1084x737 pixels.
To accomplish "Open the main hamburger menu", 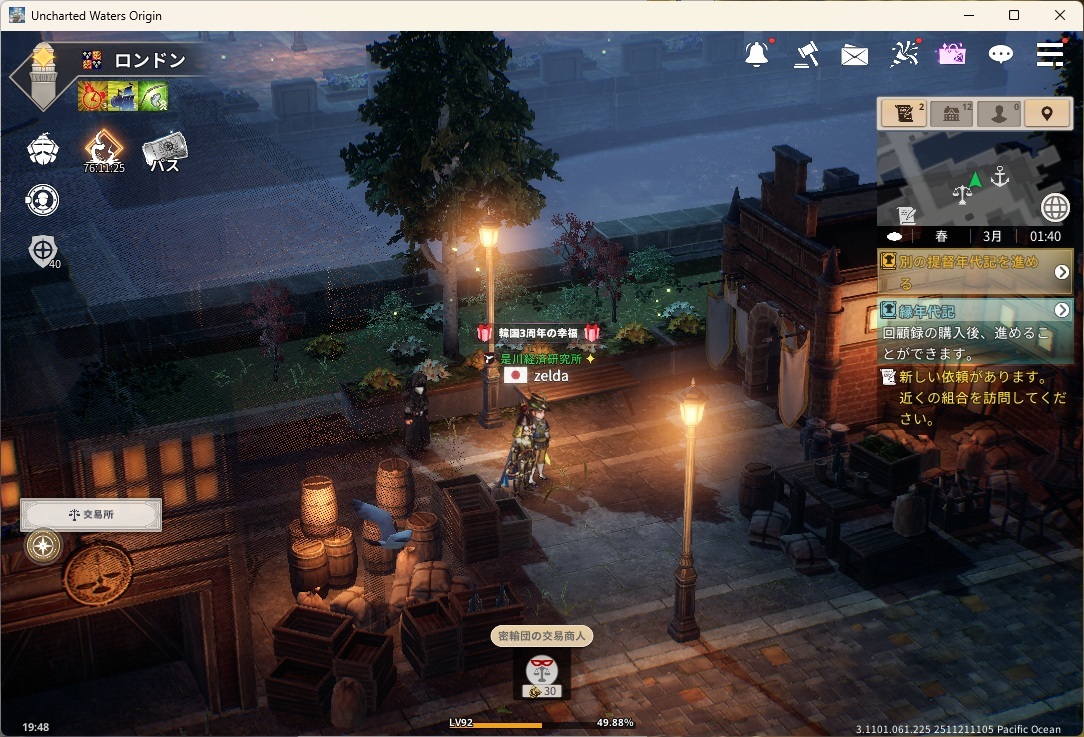I will (1049, 54).
